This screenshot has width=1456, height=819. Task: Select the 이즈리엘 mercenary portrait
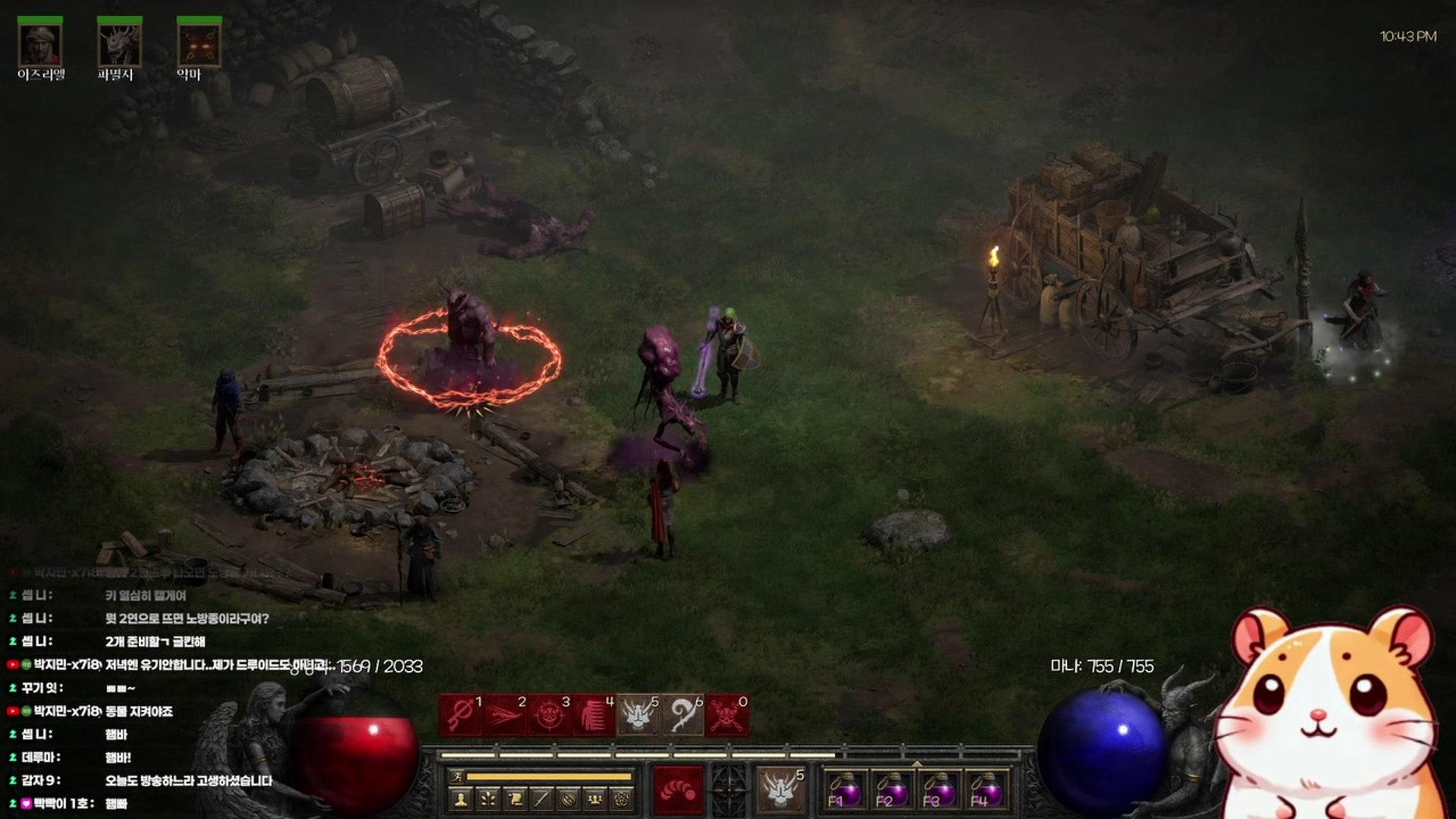[40, 45]
